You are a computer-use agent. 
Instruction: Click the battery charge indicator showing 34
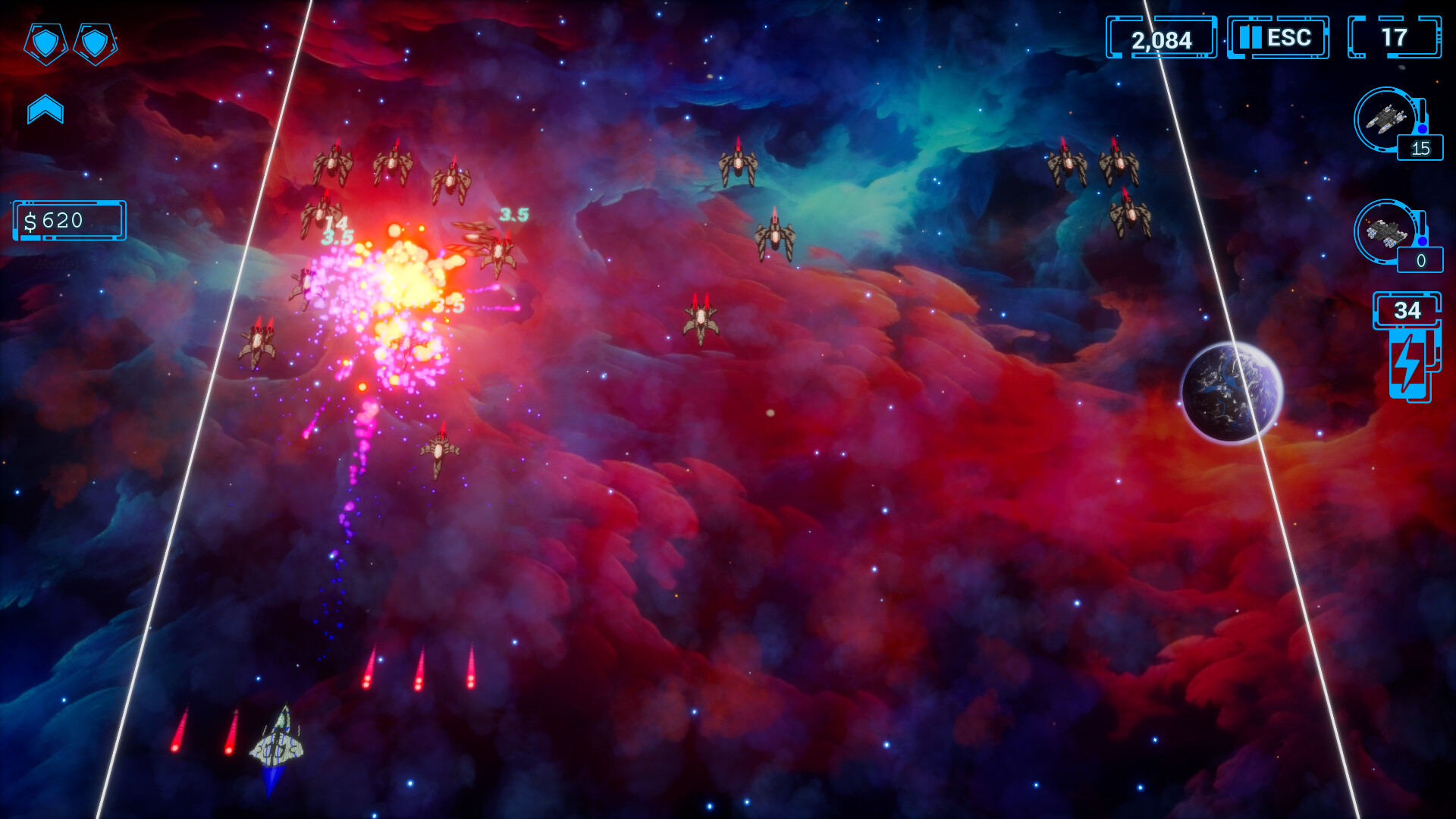coord(1408,310)
